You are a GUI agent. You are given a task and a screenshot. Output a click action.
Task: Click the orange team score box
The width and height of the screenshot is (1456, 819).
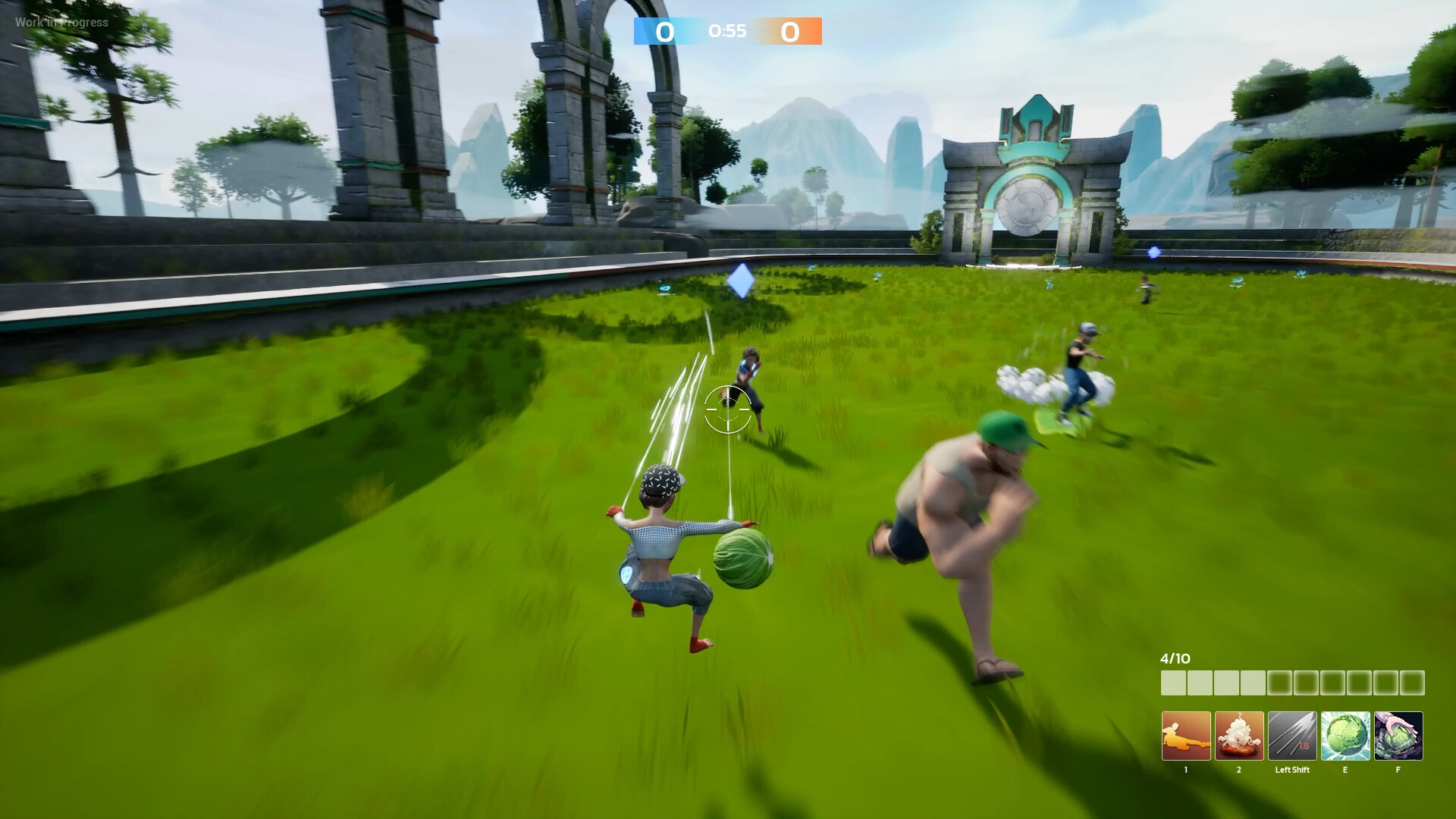click(x=792, y=32)
